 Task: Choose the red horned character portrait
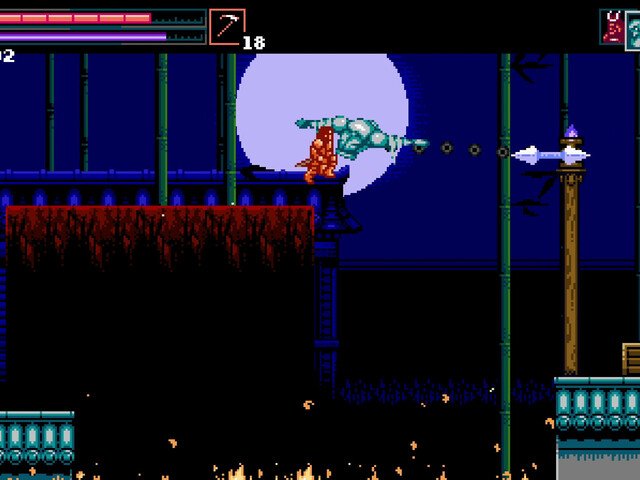[x=612, y=27]
